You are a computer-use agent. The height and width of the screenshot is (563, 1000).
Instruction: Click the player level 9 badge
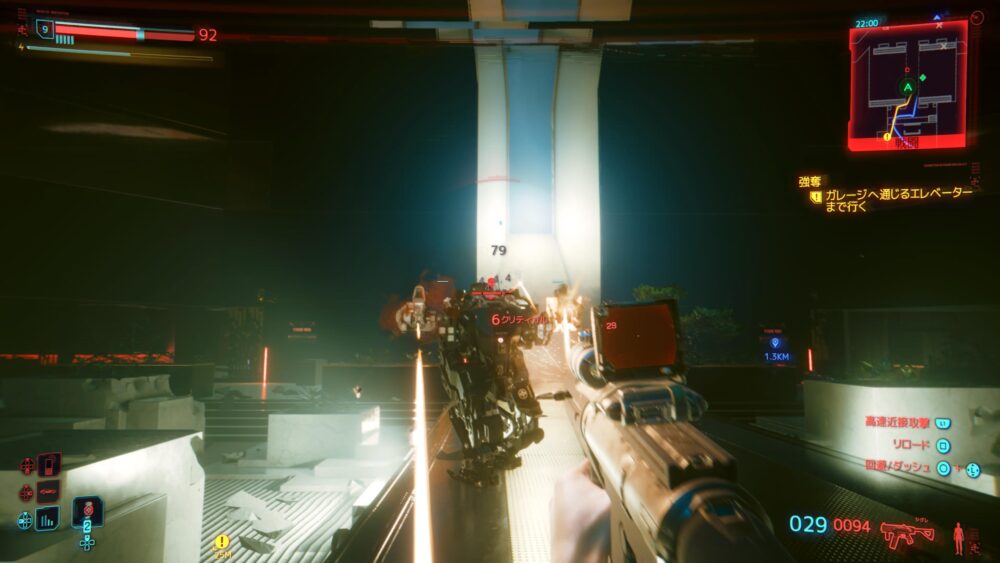(x=43, y=31)
